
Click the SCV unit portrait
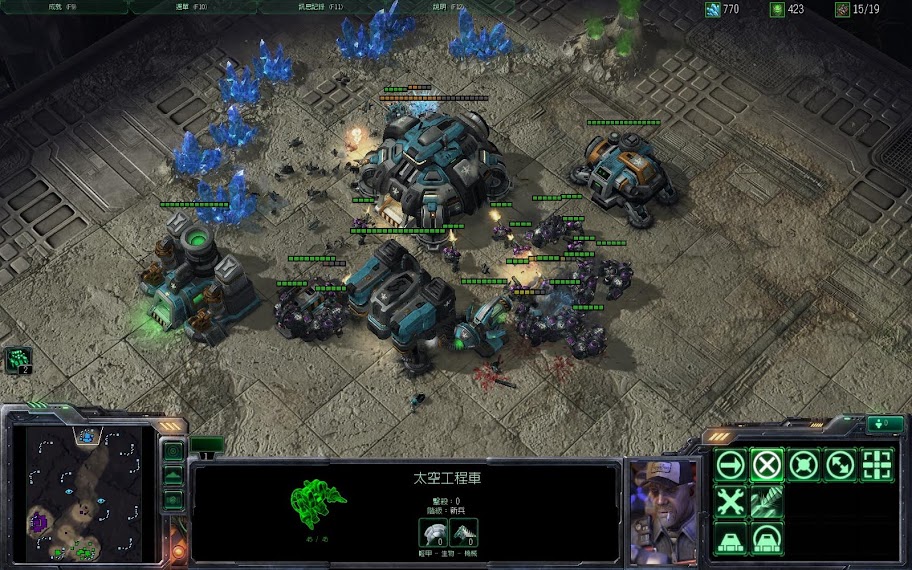pos(662,510)
